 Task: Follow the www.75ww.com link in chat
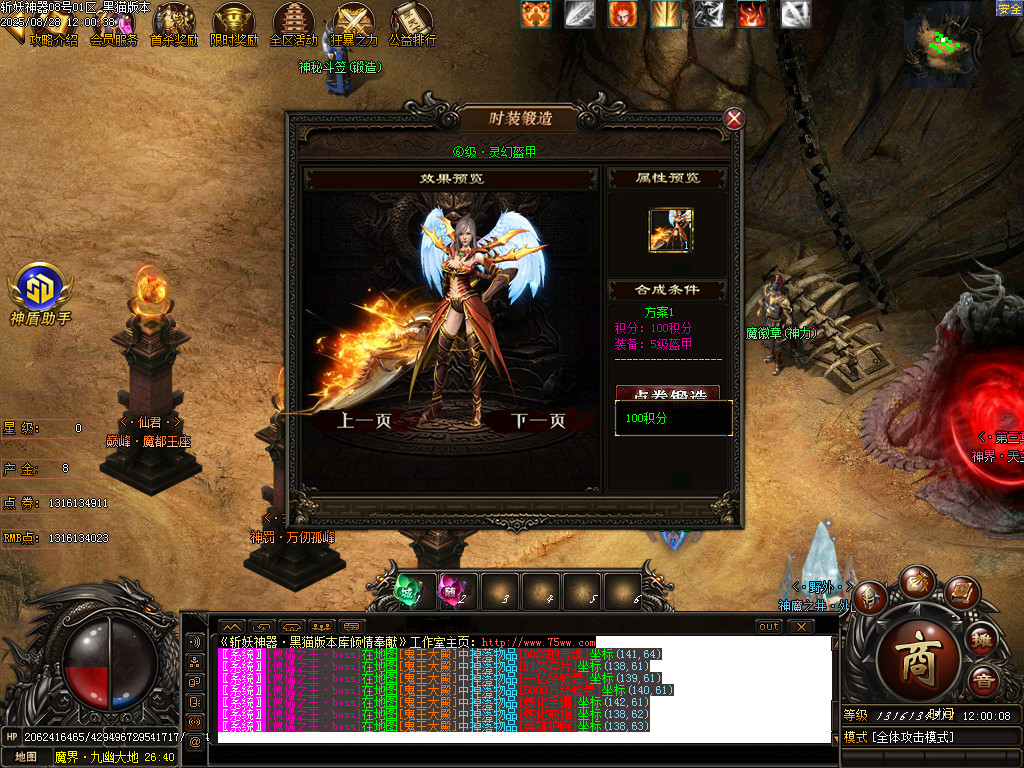[x=538, y=642]
